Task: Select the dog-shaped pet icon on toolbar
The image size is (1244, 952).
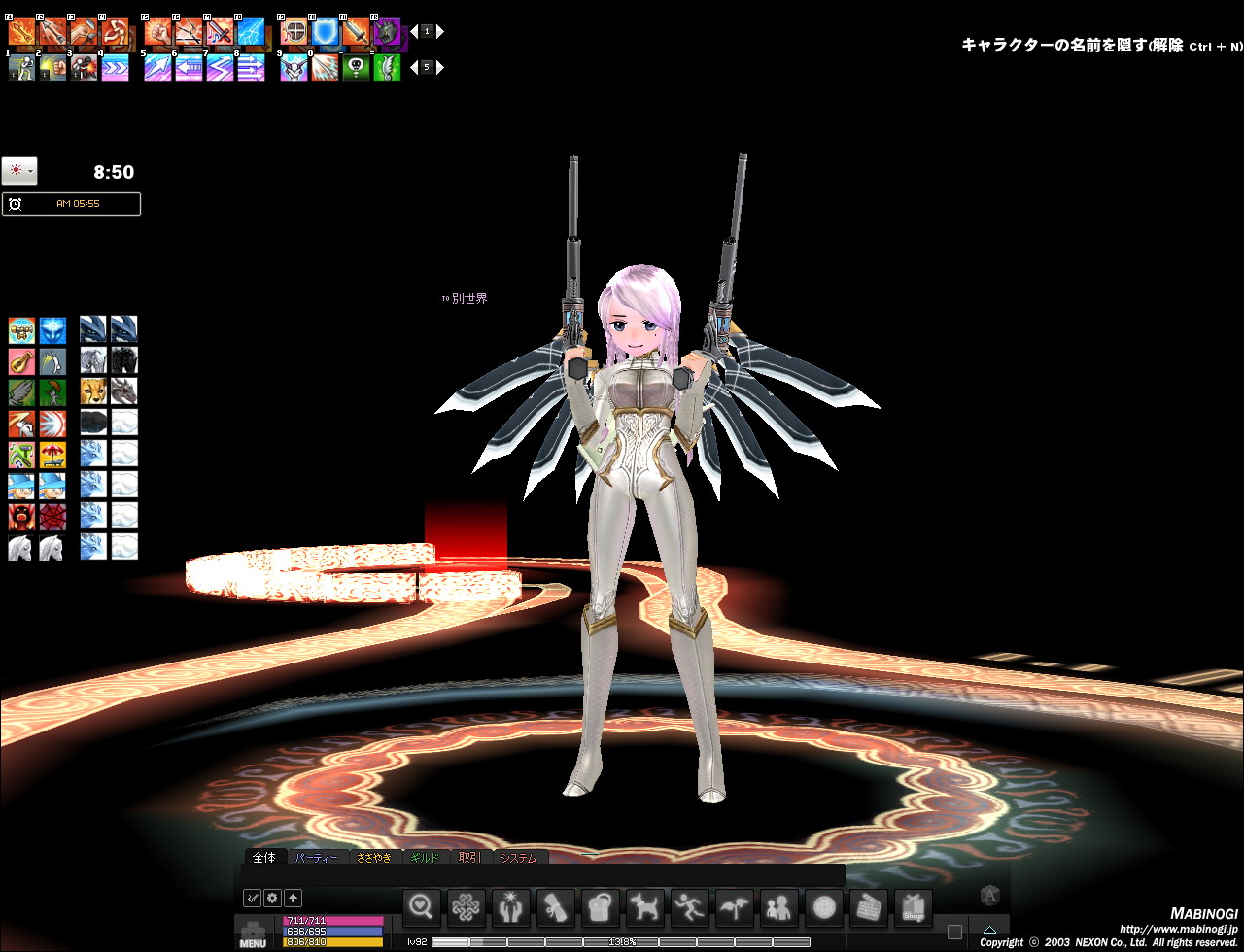Action: pyautogui.click(x=644, y=907)
